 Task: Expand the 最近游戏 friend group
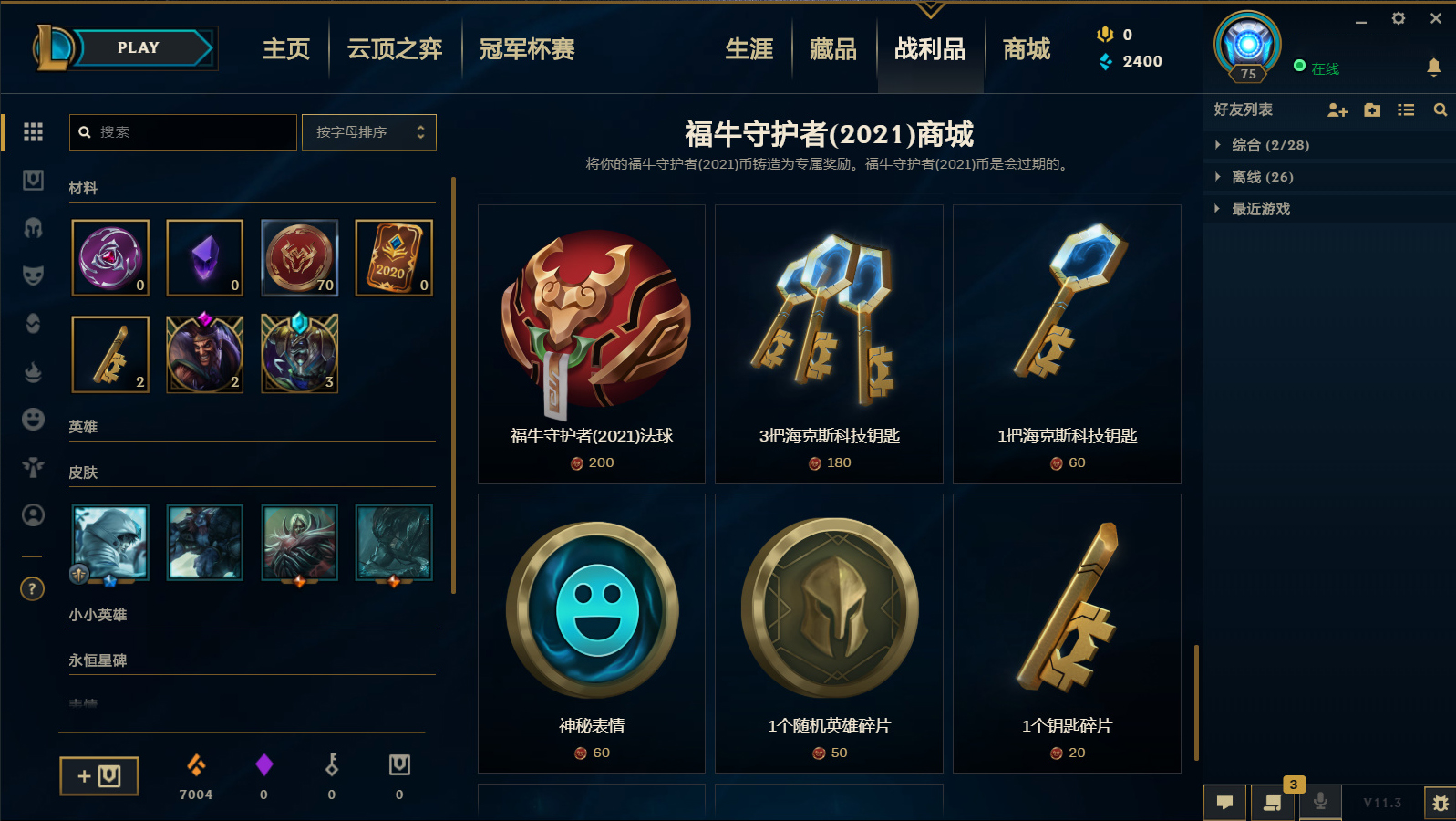[1263, 208]
